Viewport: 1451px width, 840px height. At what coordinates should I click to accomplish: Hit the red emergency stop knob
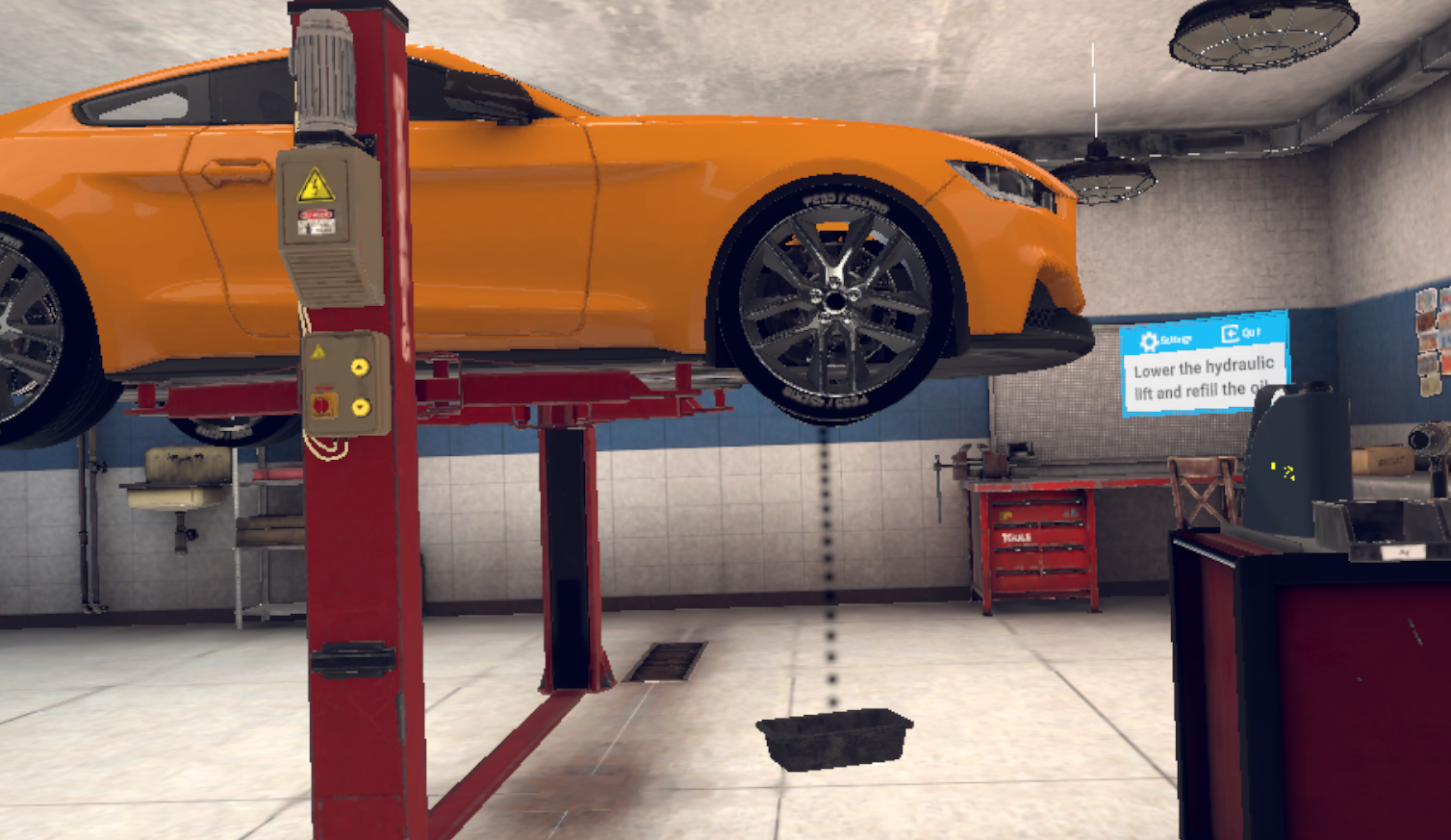click(322, 406)
